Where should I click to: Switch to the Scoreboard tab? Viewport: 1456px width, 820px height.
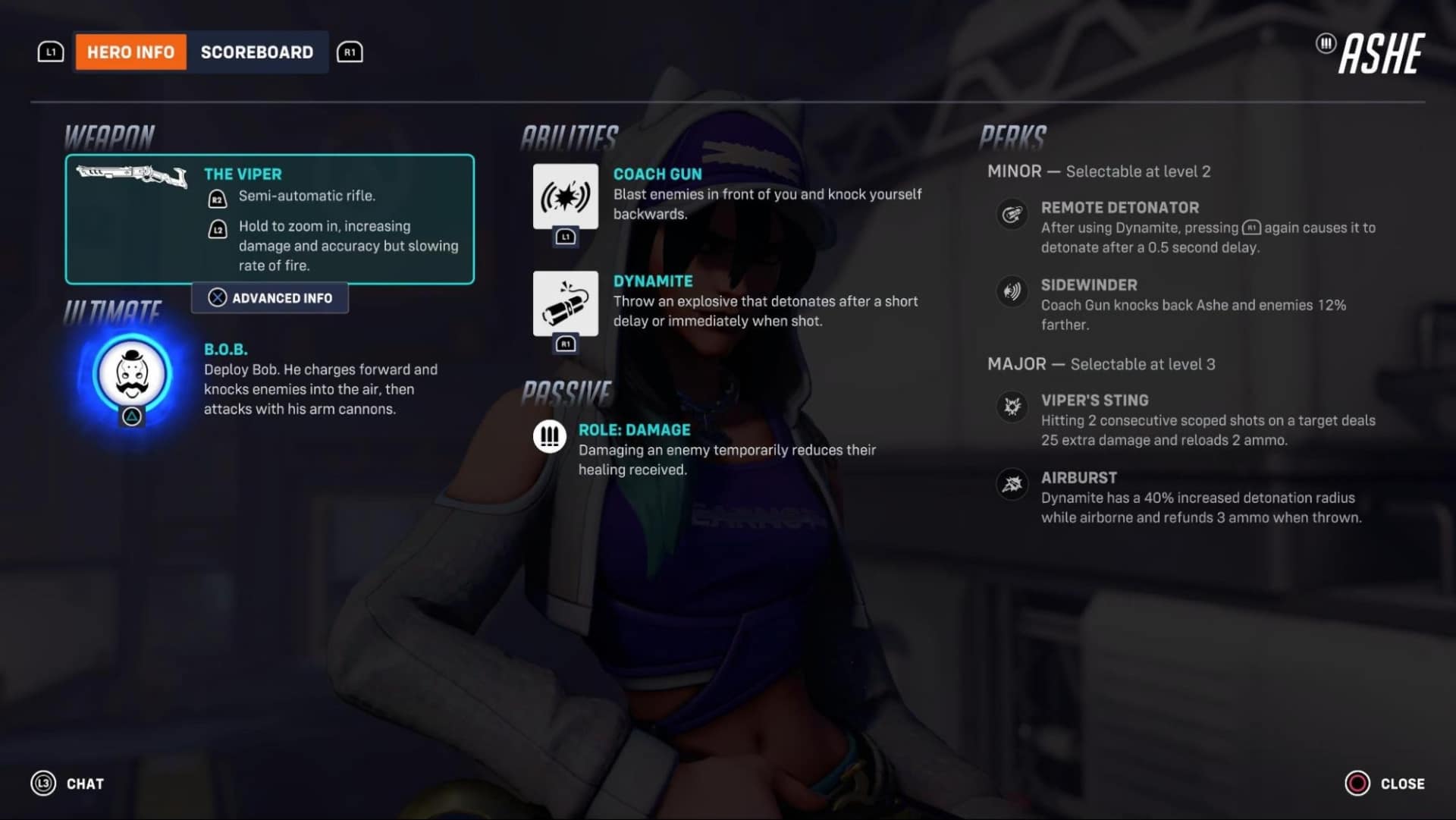(x=257, y=52)
